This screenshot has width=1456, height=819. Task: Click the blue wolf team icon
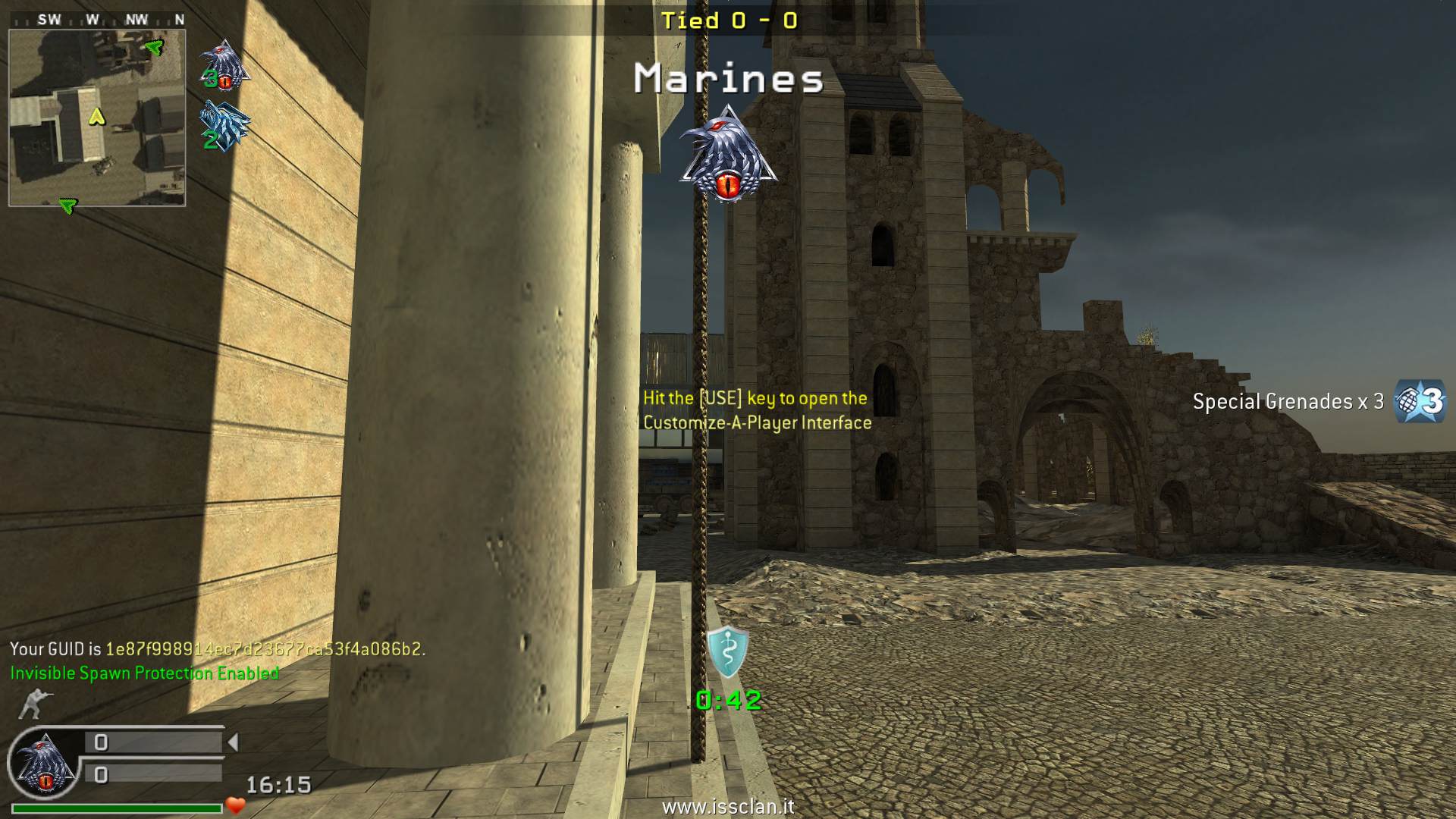pos(223,127)
